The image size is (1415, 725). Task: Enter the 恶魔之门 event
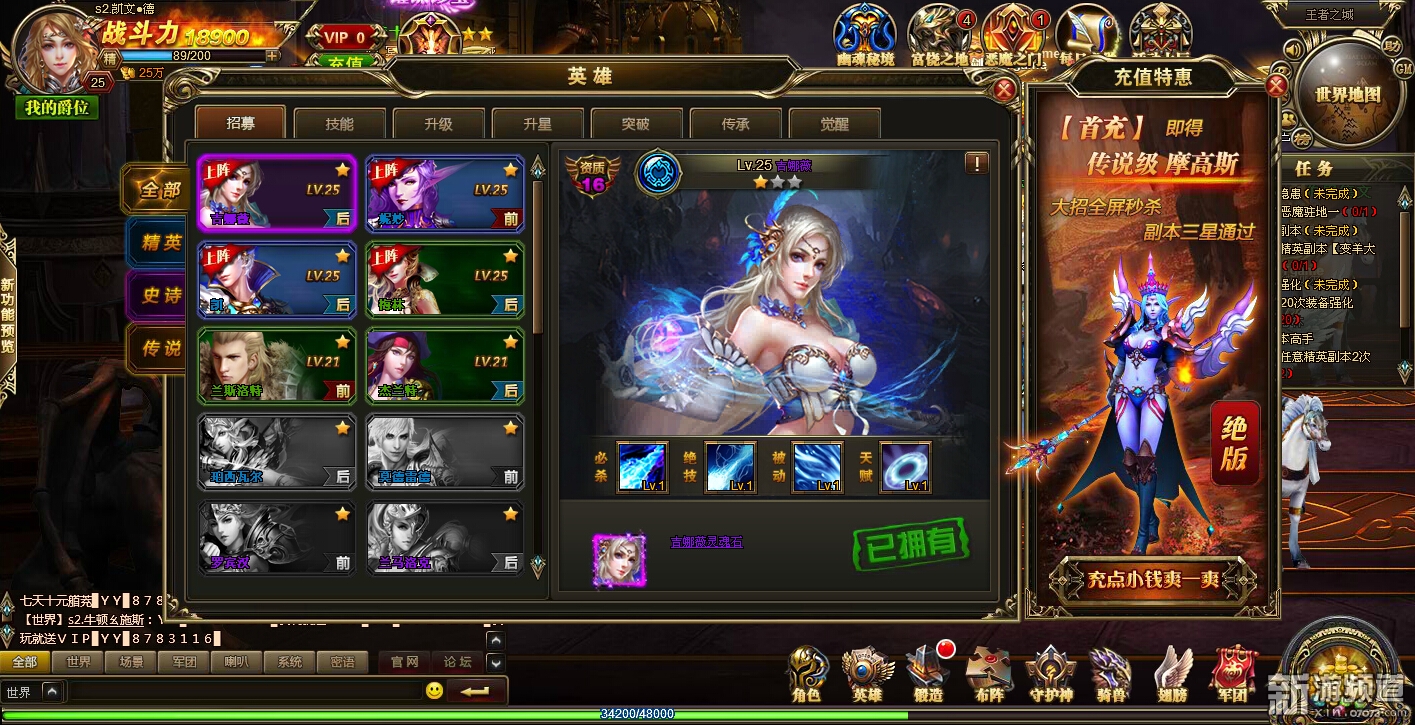[1014, 38]
